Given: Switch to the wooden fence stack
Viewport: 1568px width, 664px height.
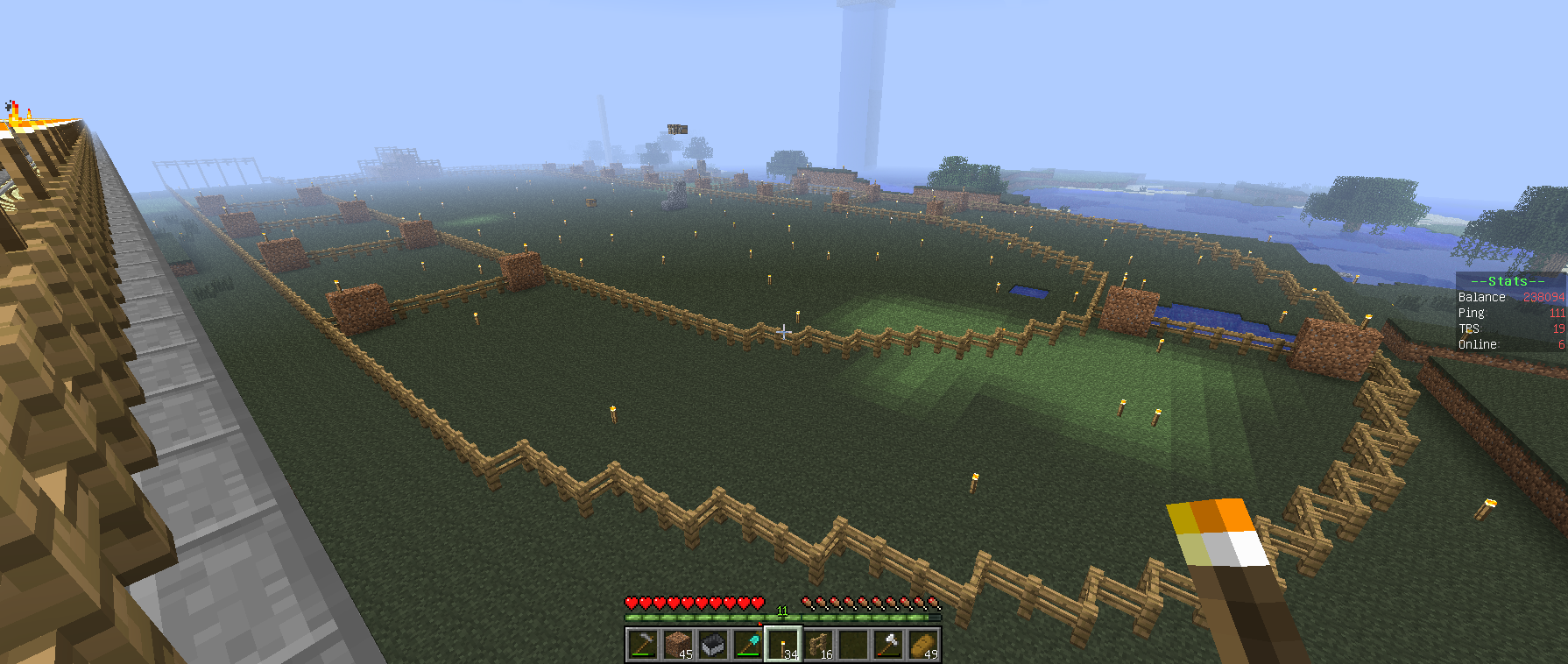Looking at the screenshot, I should [818, 645].
